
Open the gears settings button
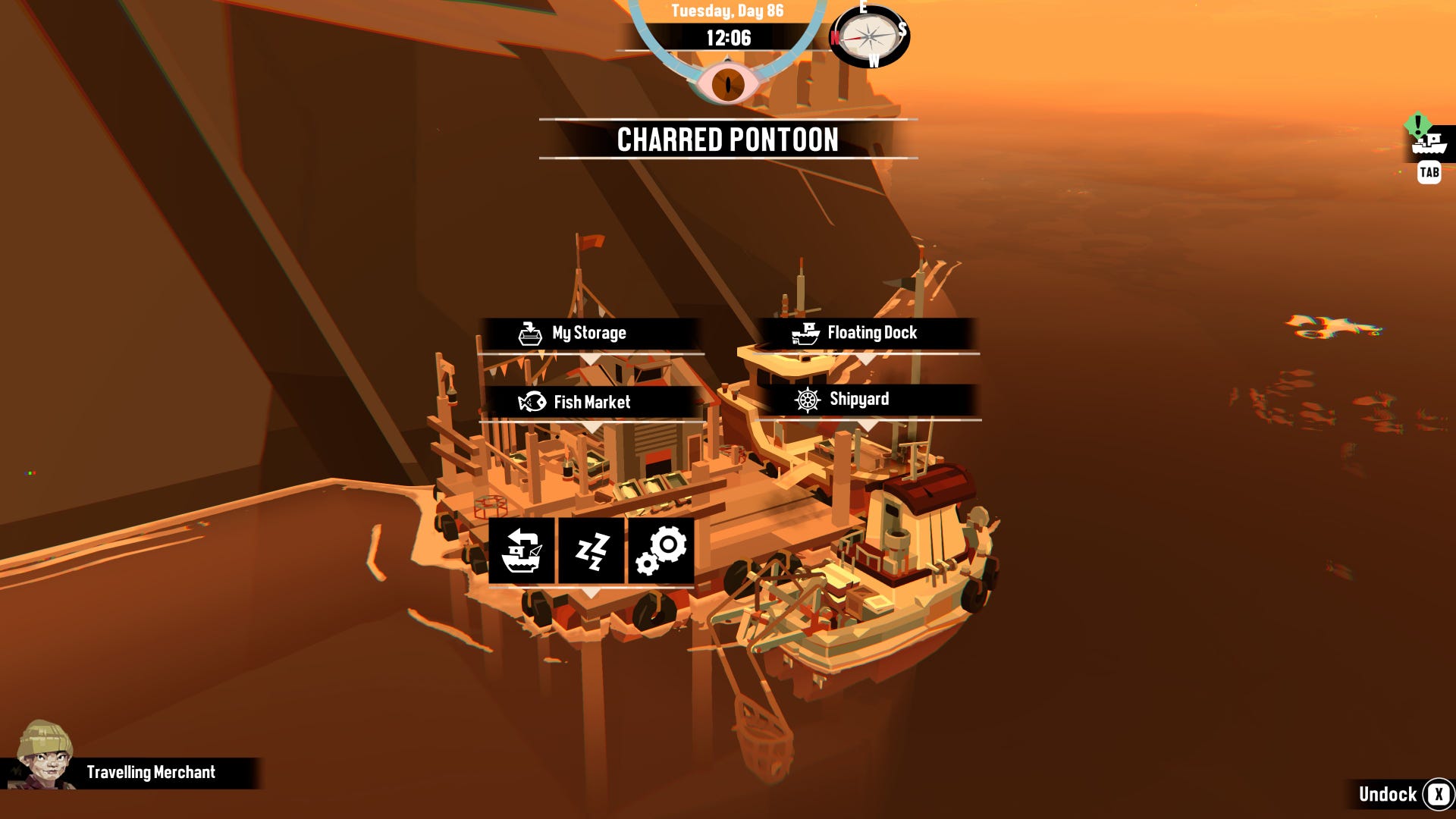click(661, 551)
